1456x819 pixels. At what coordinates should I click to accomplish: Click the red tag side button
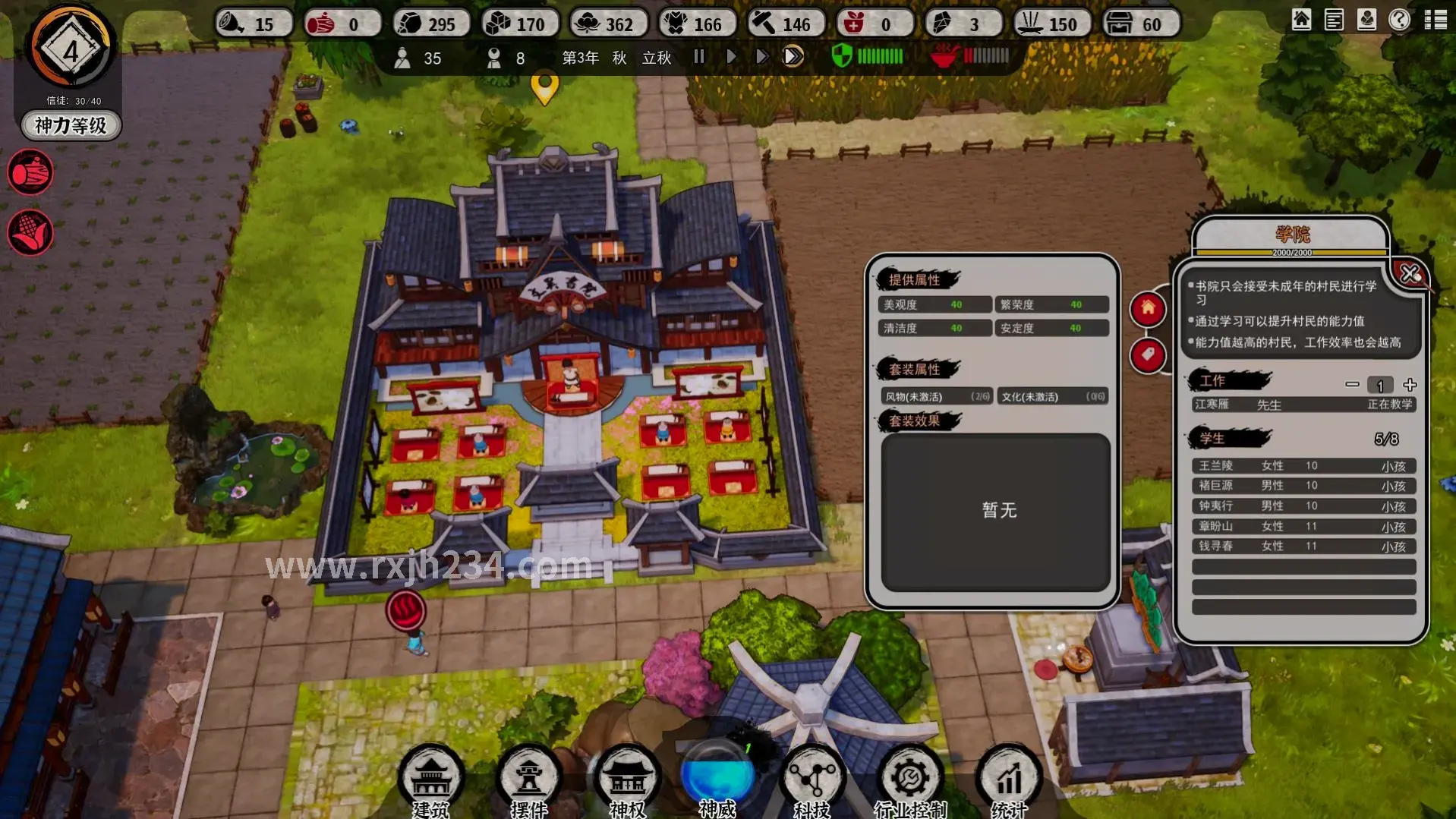(x=1148, y=354)
